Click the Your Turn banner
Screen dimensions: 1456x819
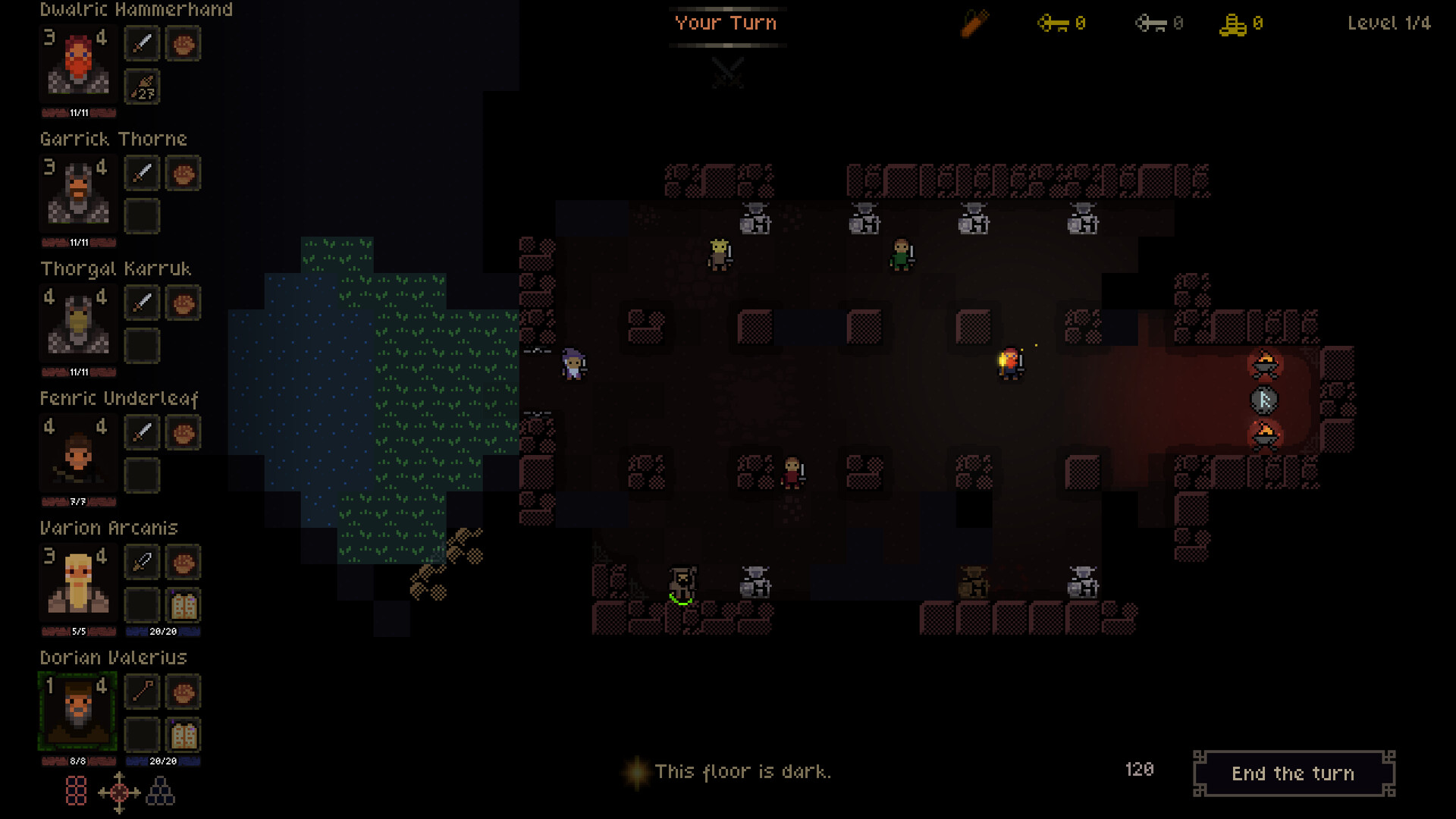tap(726, 23)
